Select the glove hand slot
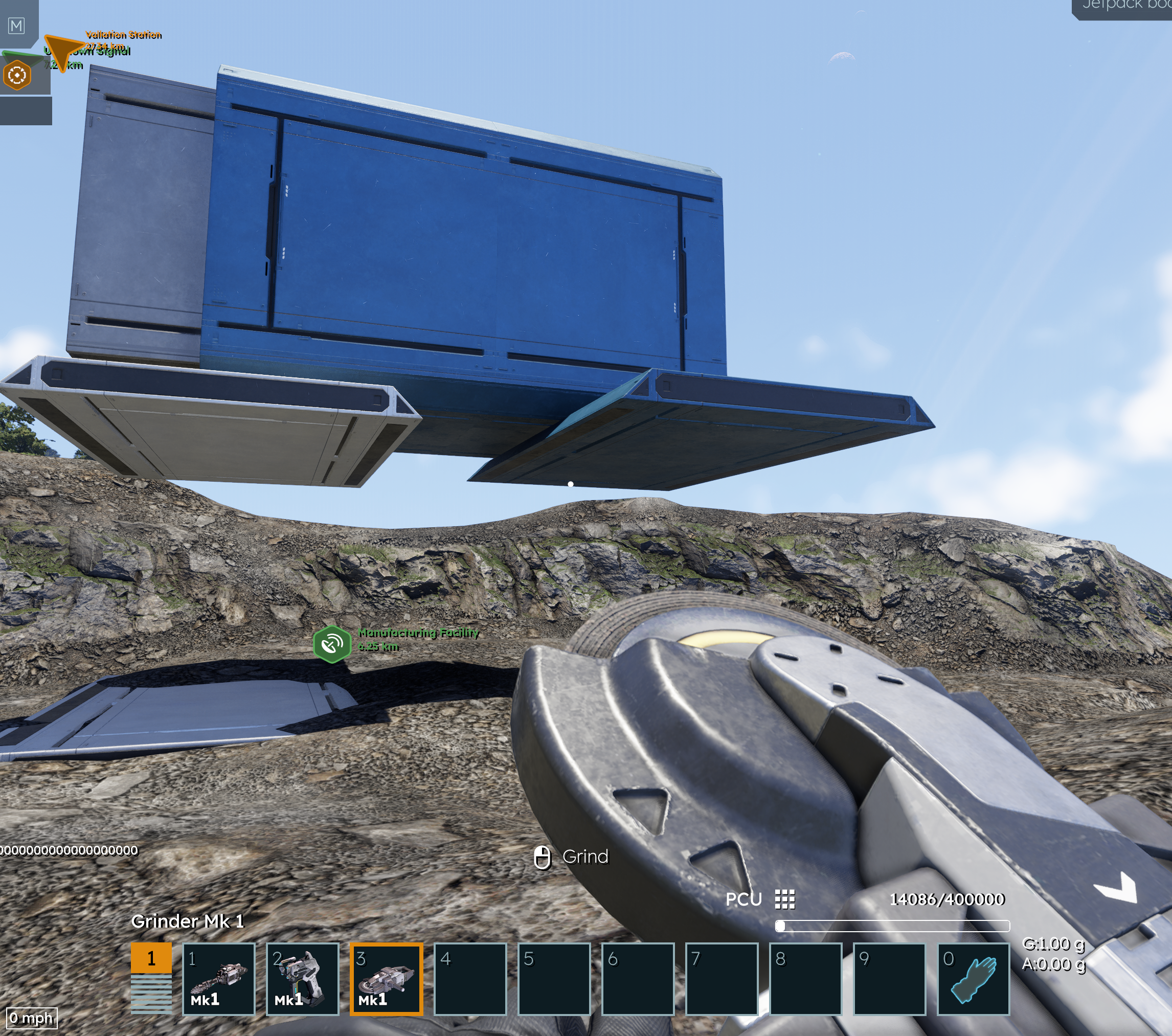This screenshot has width=1172, height=1036. (973, 979)
